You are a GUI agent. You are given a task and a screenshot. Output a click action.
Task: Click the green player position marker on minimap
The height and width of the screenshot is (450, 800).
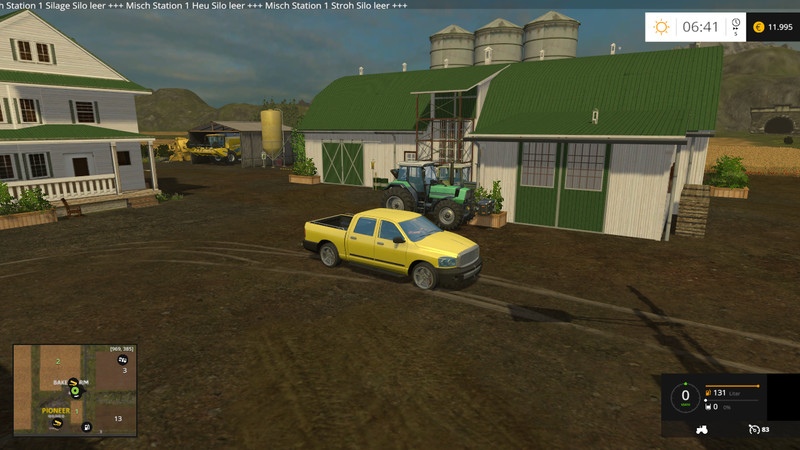pos(74,391)
